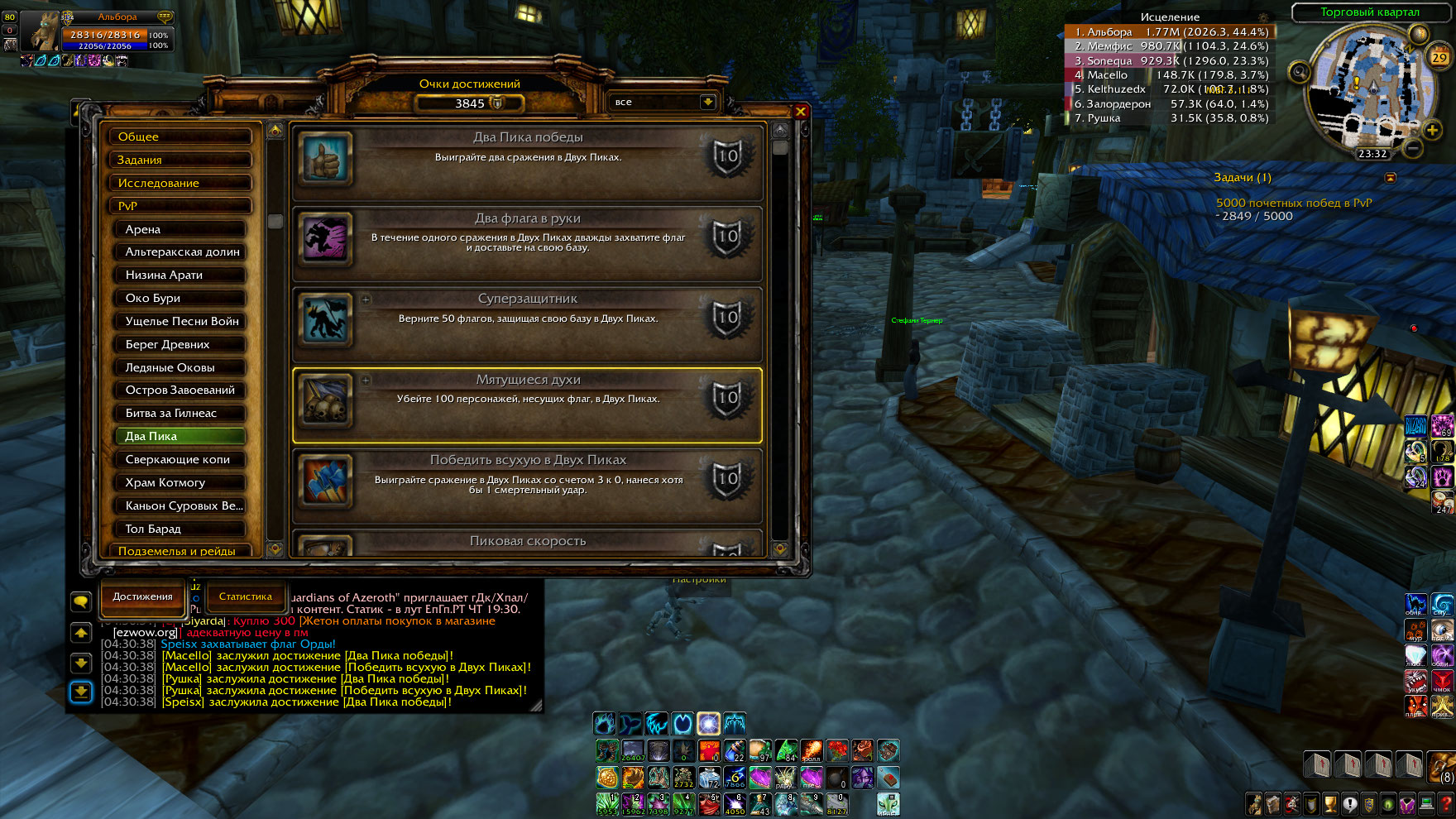The width and height of the screenshot is (1456, 819).
Task: Click the minimap zoom-in plus button
Action: coord(1432,130)
